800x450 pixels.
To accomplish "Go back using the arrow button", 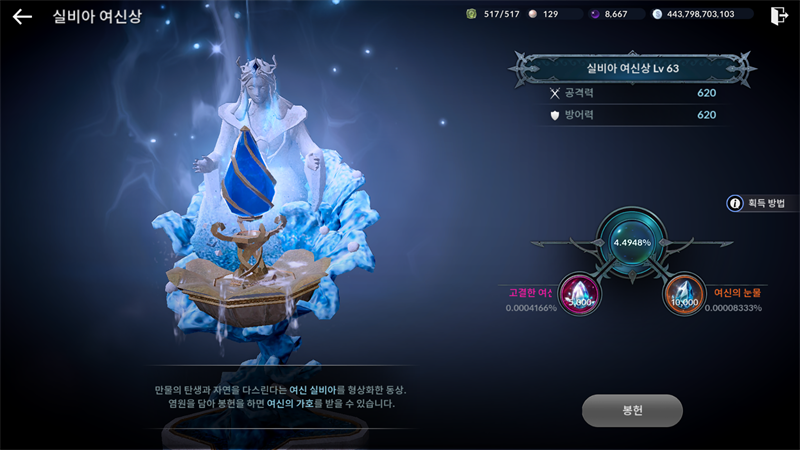I will tap(22, 16).
